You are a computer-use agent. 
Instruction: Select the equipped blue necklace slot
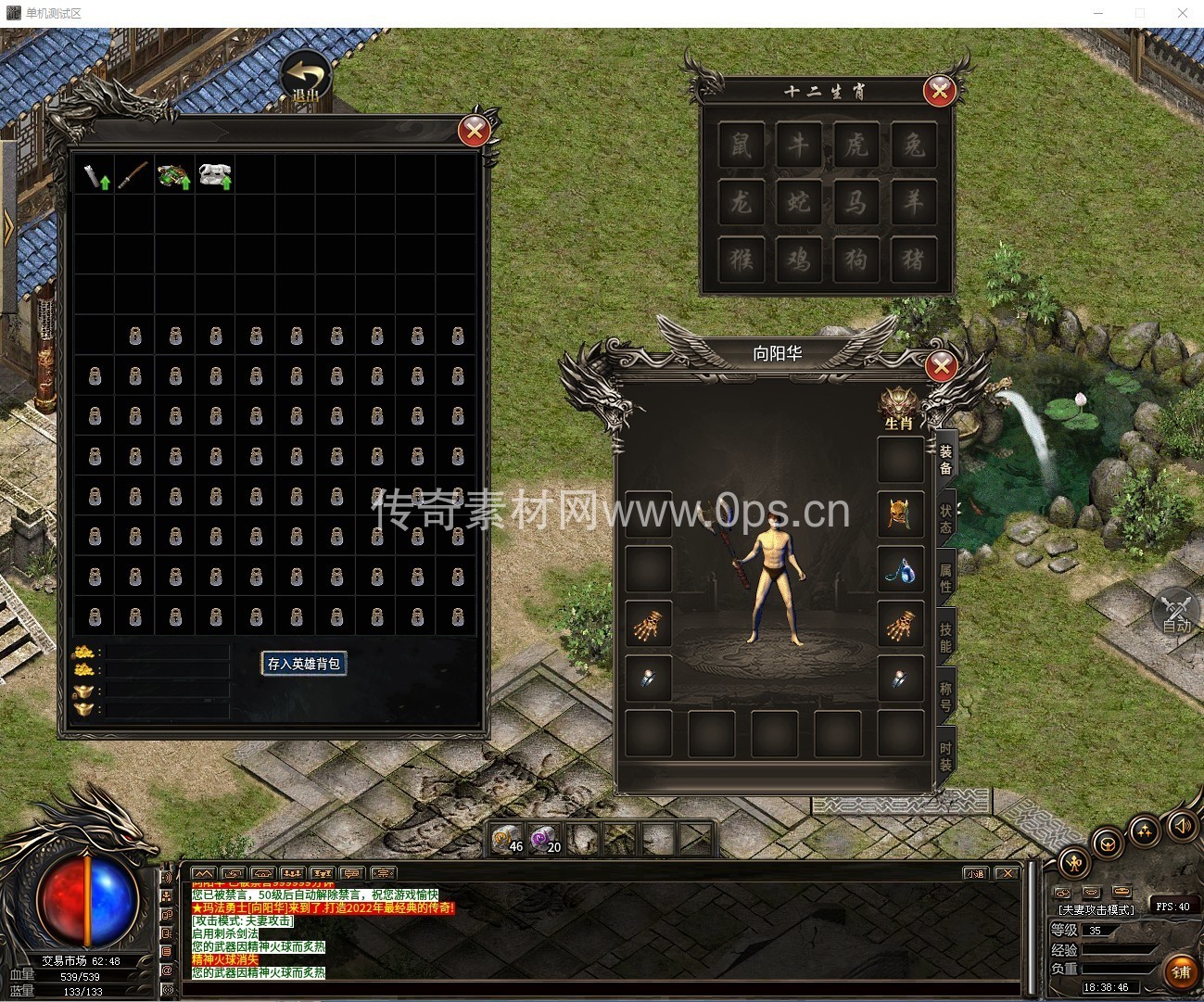point(900,570)
